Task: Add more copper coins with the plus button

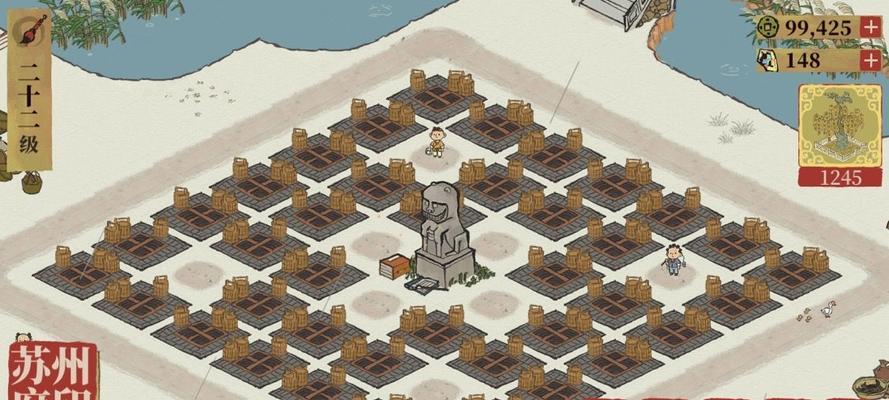Action: (x=870, y=27)
